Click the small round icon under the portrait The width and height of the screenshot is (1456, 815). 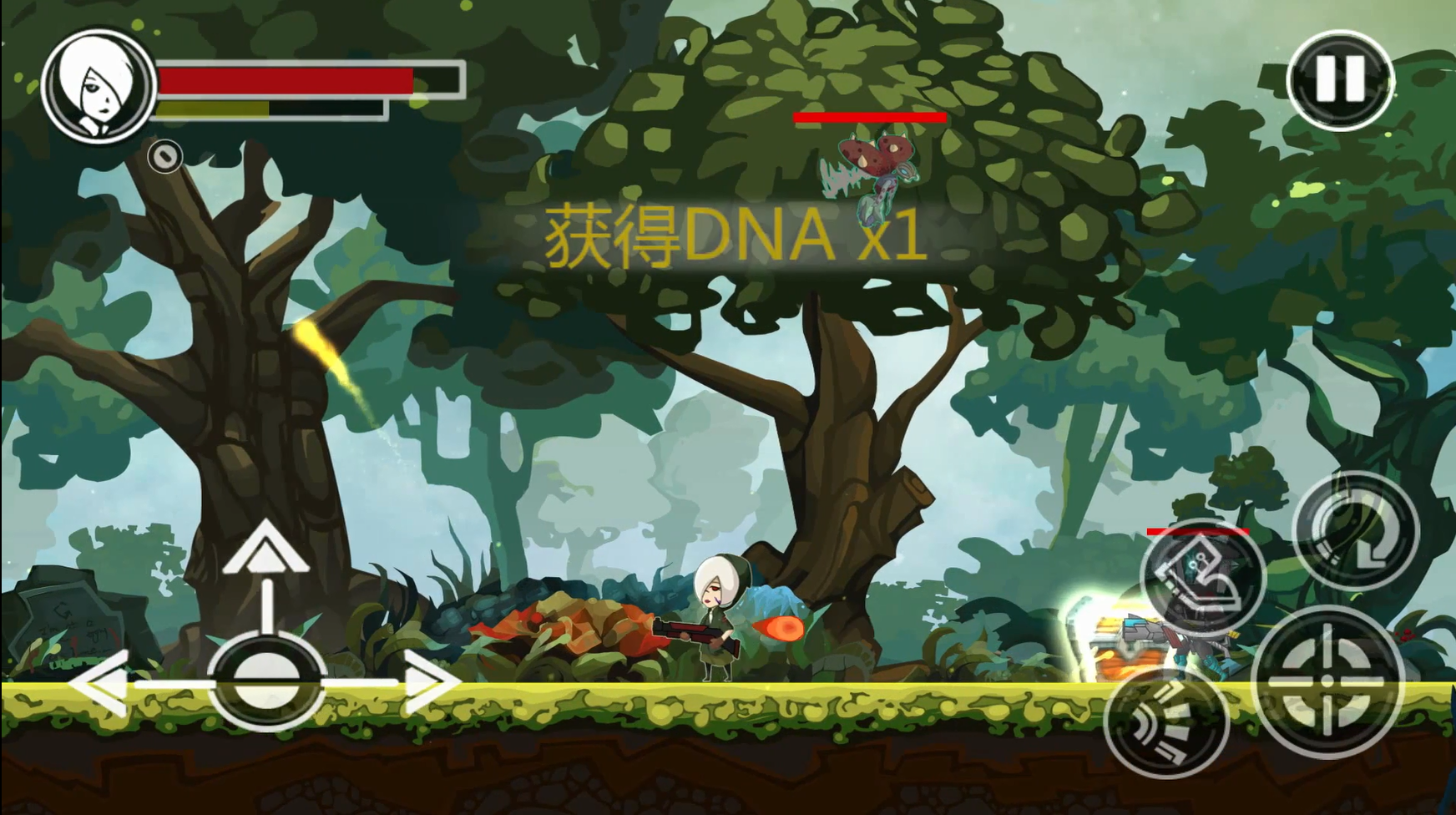165,156
